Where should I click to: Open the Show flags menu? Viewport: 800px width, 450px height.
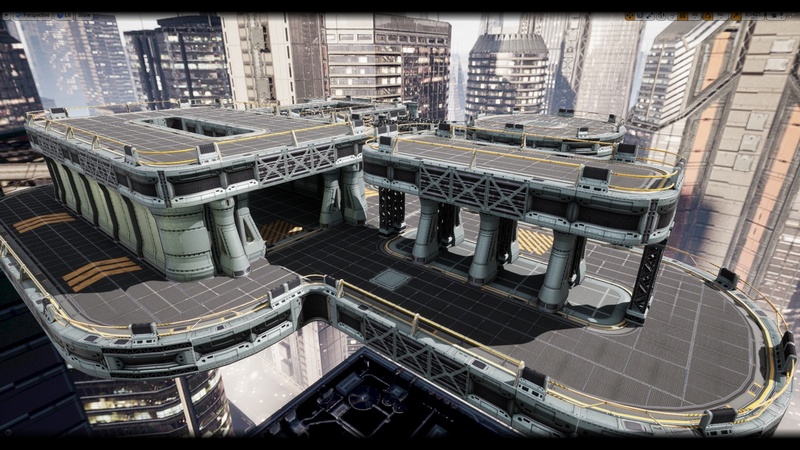(84, 15)
